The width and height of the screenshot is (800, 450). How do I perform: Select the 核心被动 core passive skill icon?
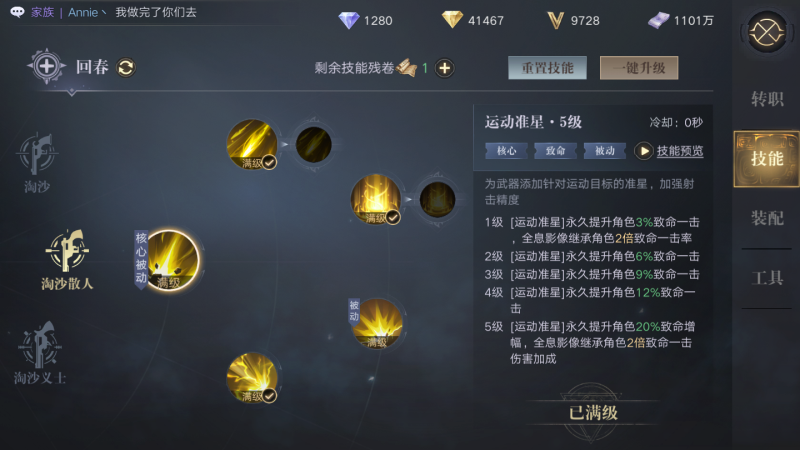[168, 260]
